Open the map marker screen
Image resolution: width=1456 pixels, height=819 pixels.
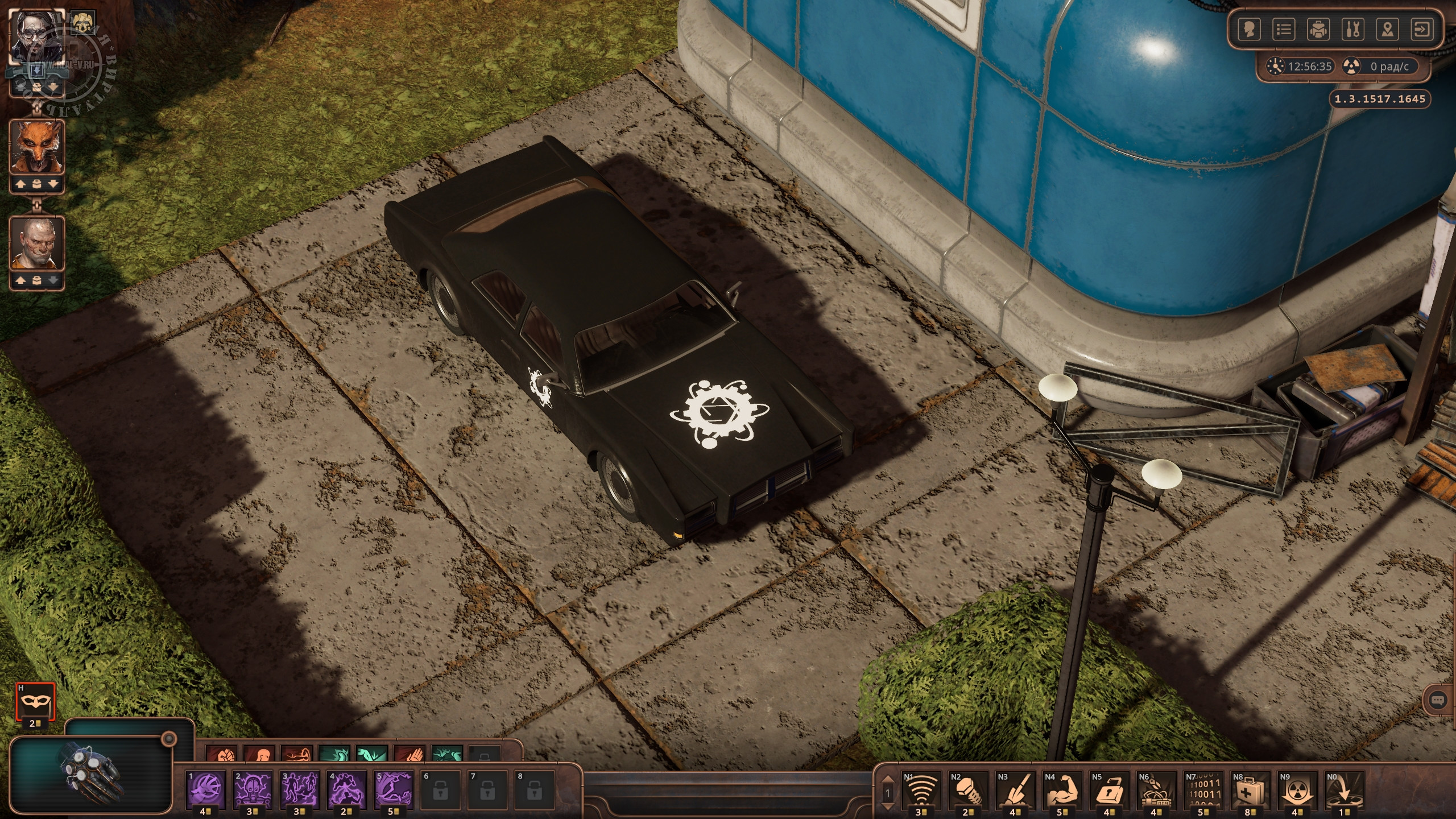click(1387, 30)
